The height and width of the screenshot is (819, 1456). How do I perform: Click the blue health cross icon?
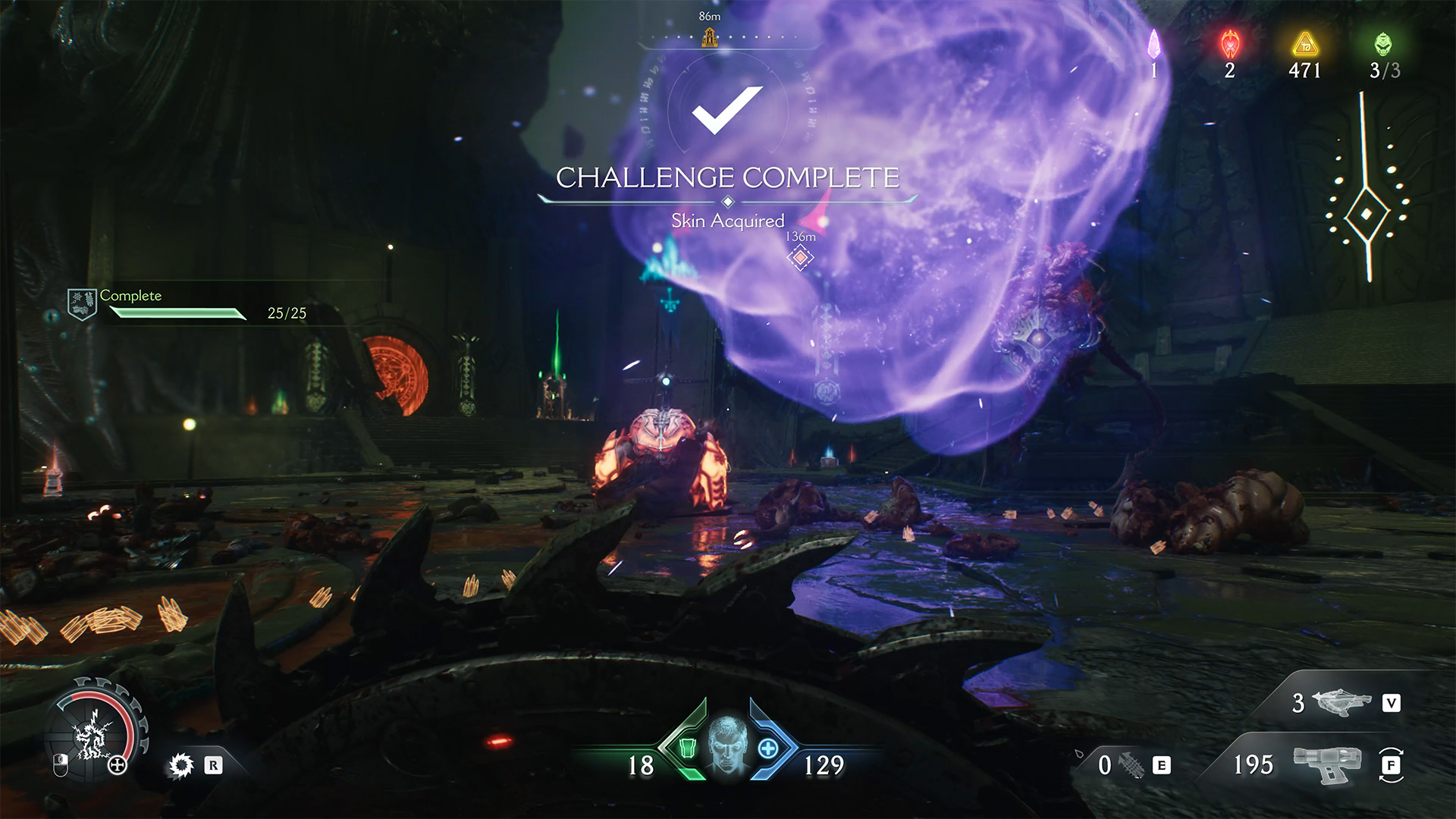pos(767,748)
